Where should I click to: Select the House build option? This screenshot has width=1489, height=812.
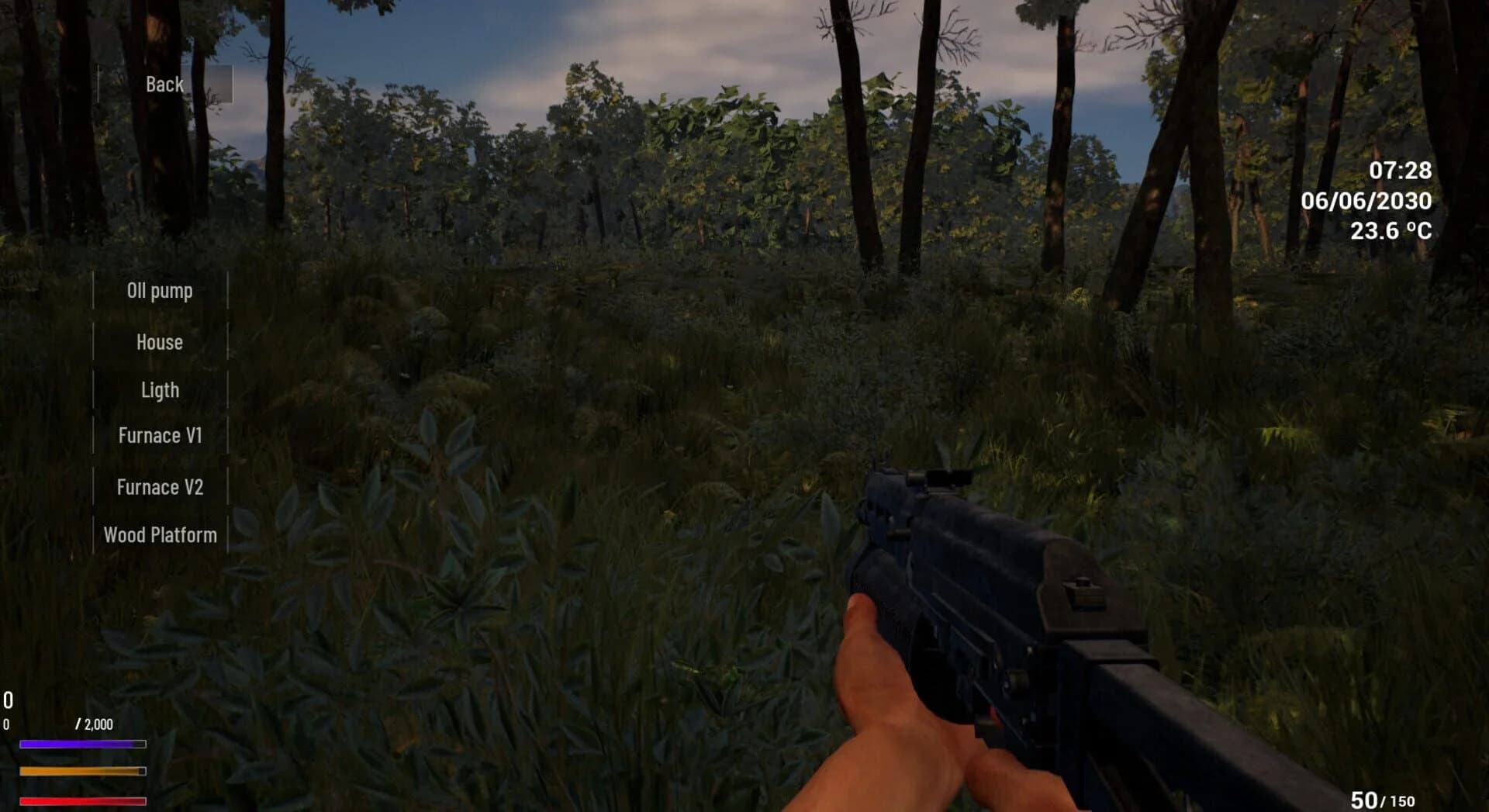click(160, 341)
